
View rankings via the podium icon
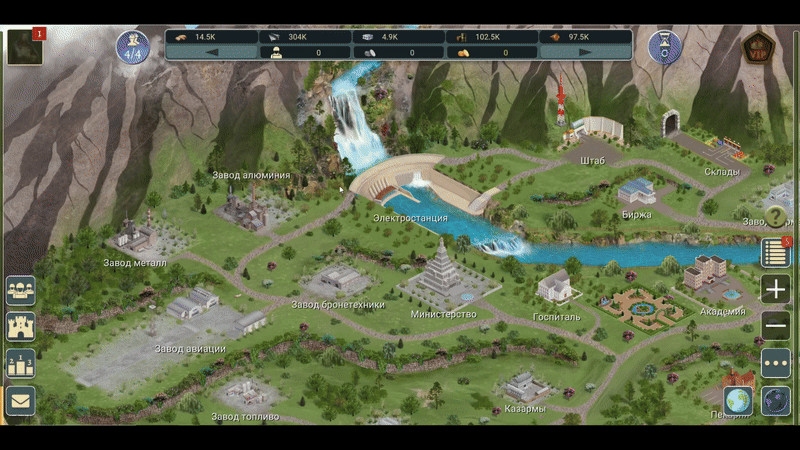[x=21, y=363]
